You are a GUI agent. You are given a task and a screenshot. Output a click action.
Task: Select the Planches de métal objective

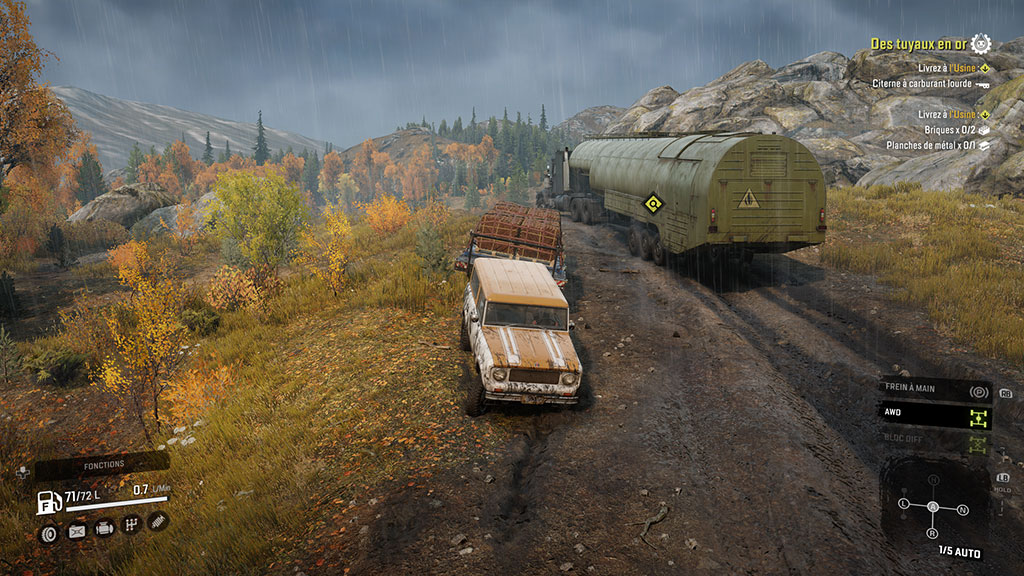[923, 145]
